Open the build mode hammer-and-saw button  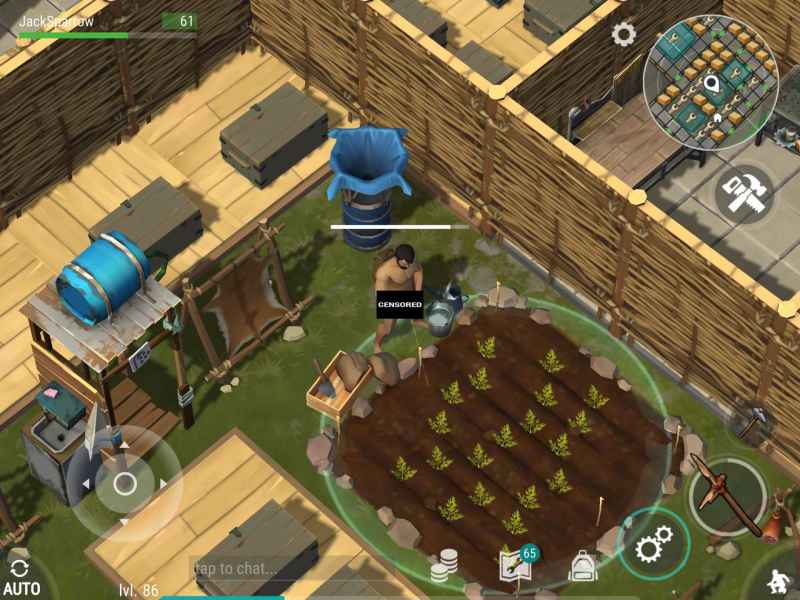(745, 193)
